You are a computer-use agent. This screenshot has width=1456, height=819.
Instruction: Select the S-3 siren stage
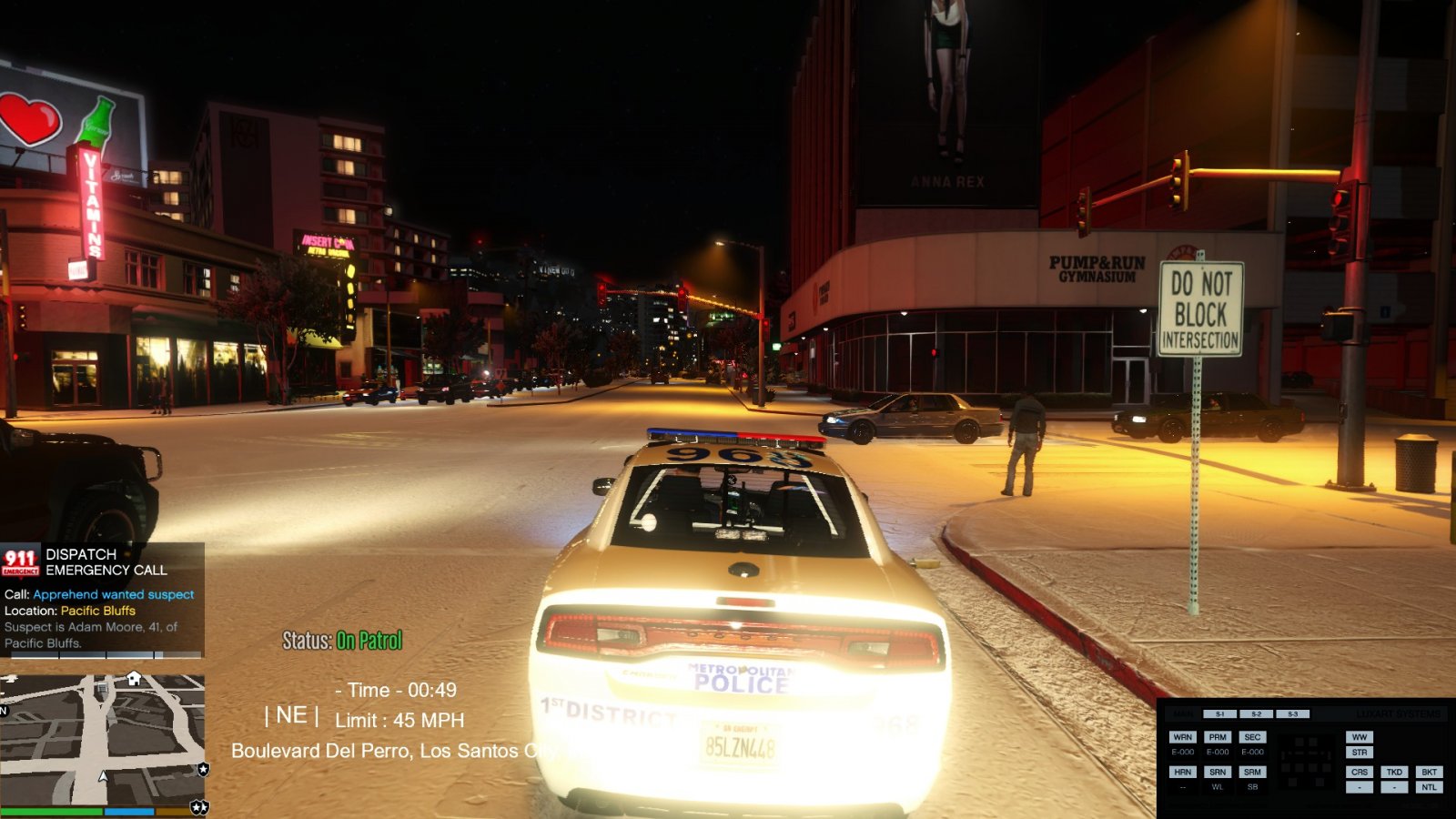point(1292,714)
